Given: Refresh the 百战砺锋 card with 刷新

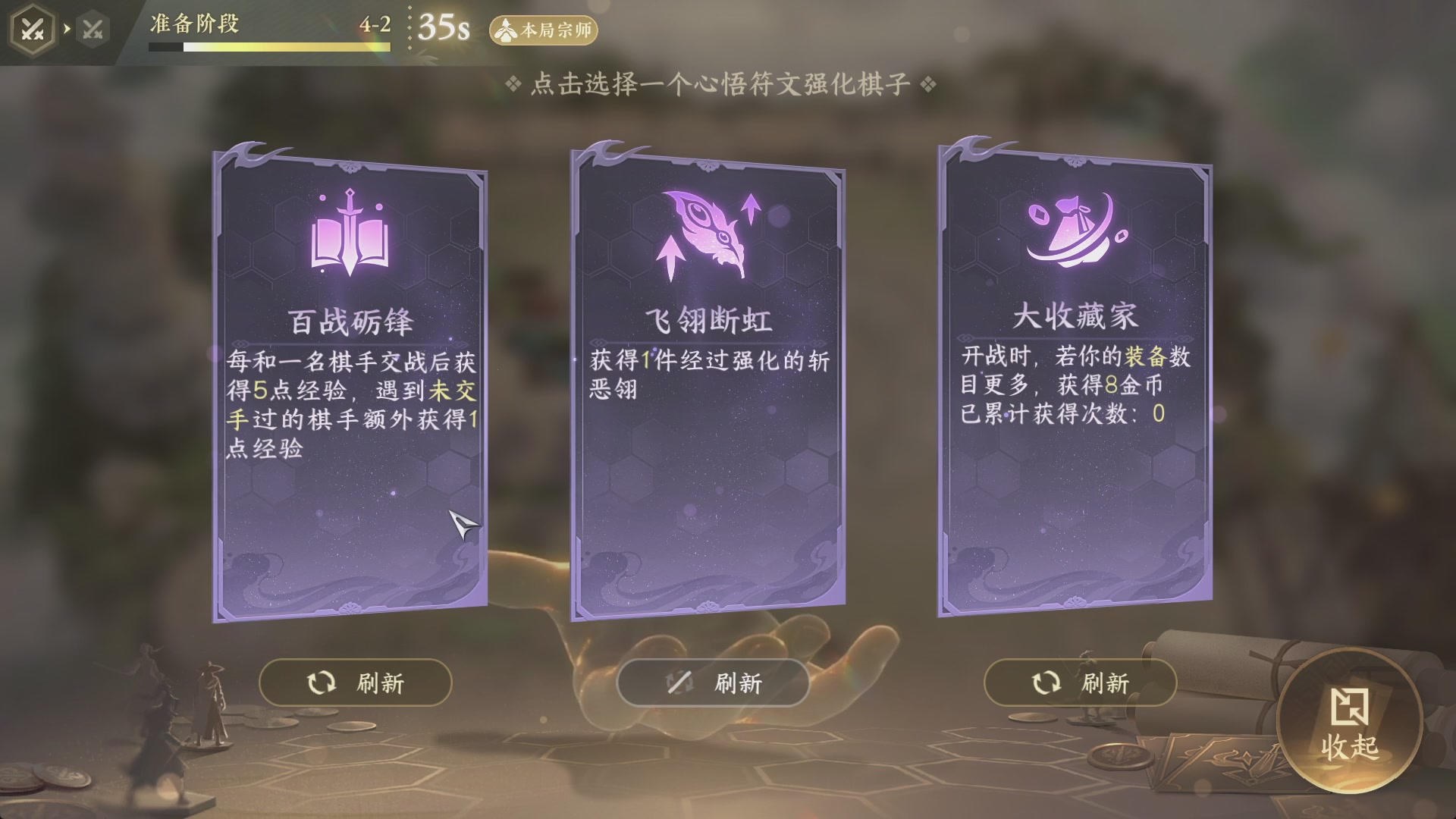Looking at the screenshot, I should tap(355, 682).
